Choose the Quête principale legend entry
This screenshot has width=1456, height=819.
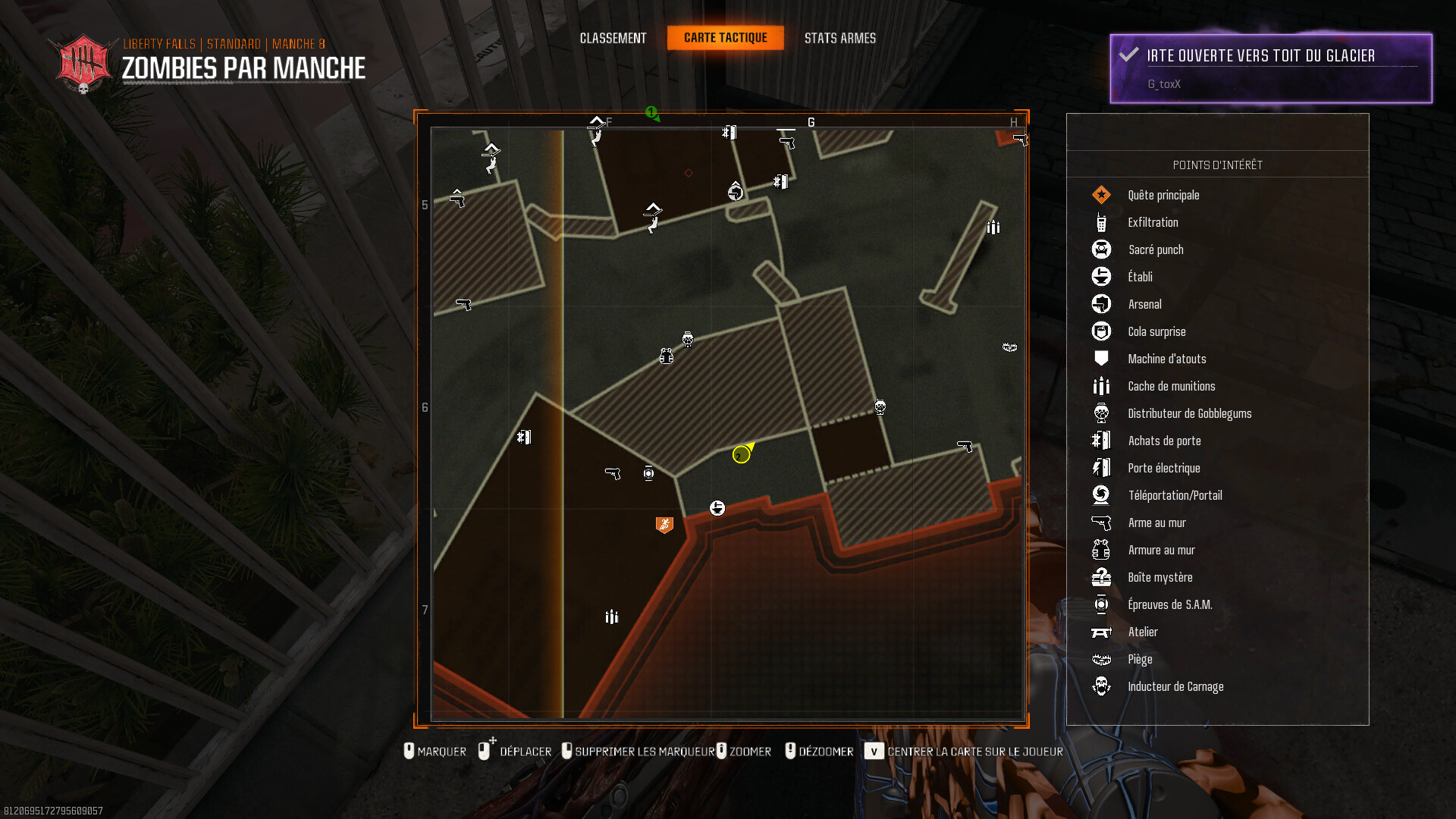coord(1163,195)
